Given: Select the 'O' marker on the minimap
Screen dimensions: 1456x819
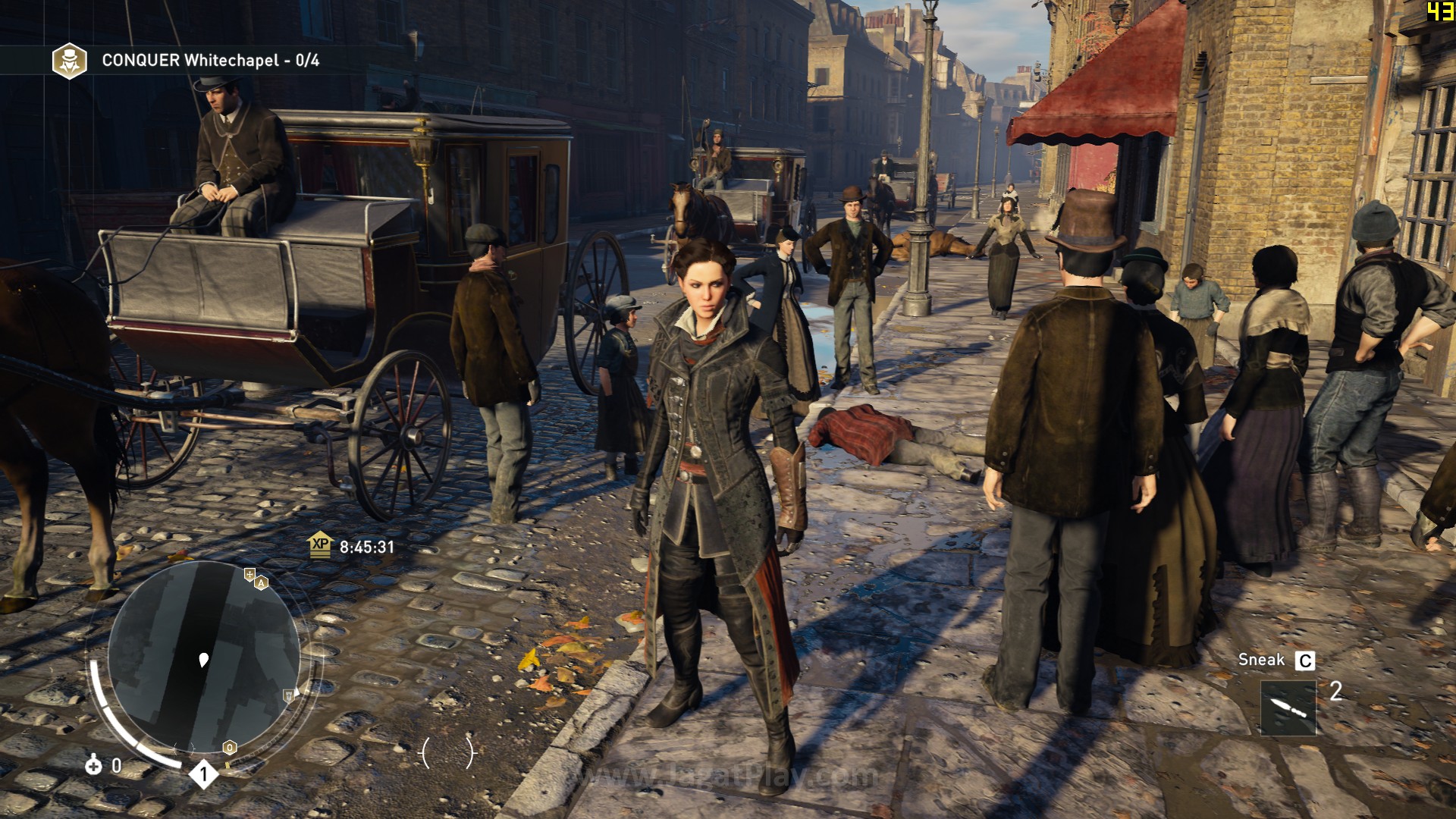Looking at the screenshot, I should [229, 748].
